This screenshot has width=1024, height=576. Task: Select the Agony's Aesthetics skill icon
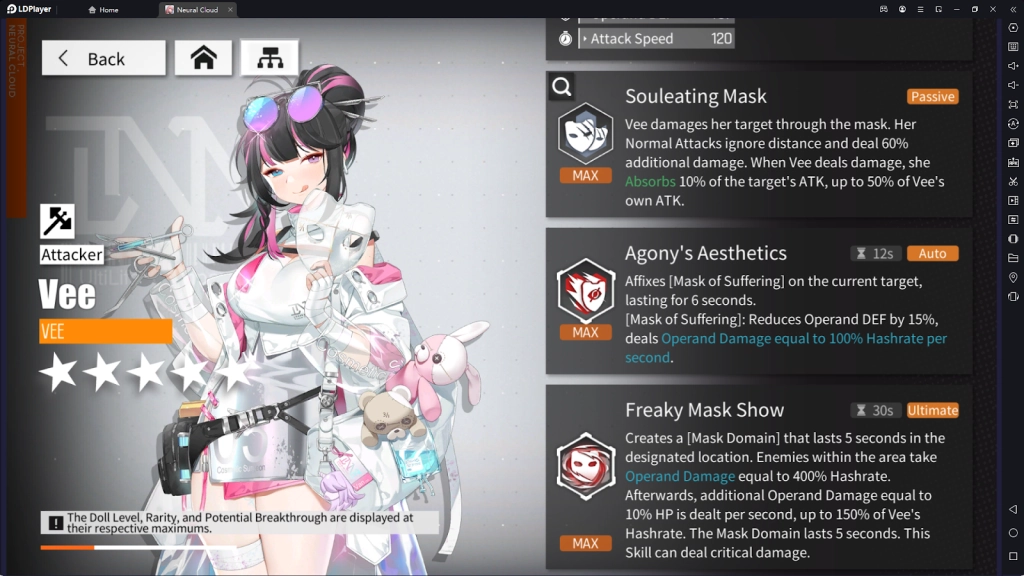point(585,290)
